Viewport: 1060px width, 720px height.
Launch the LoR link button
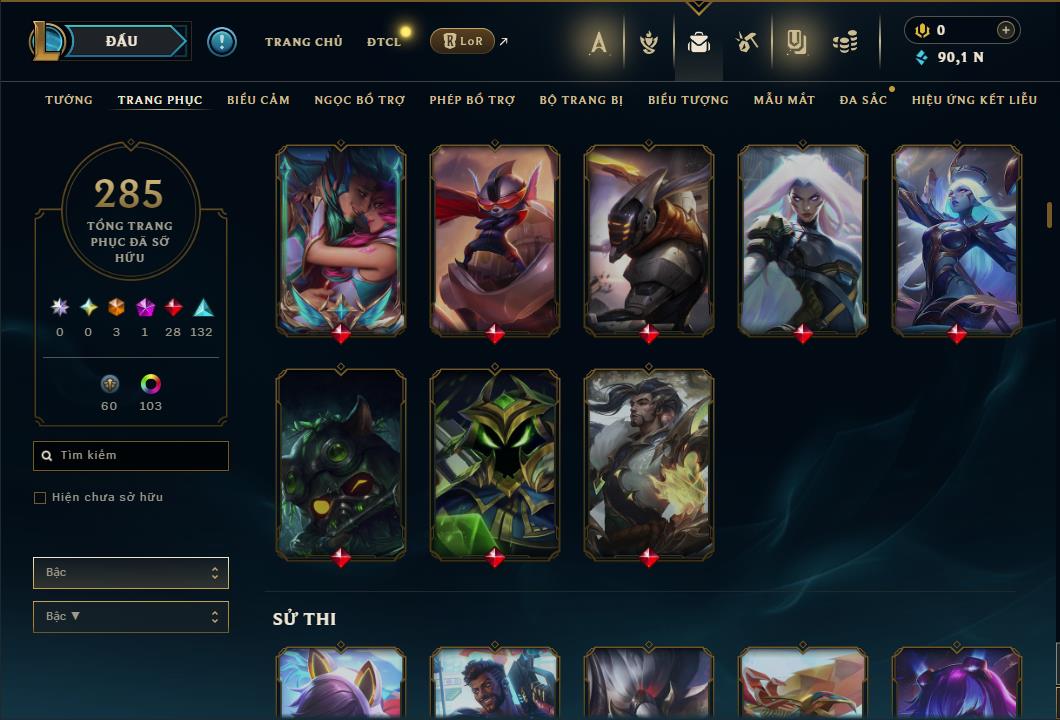[462, 41]
